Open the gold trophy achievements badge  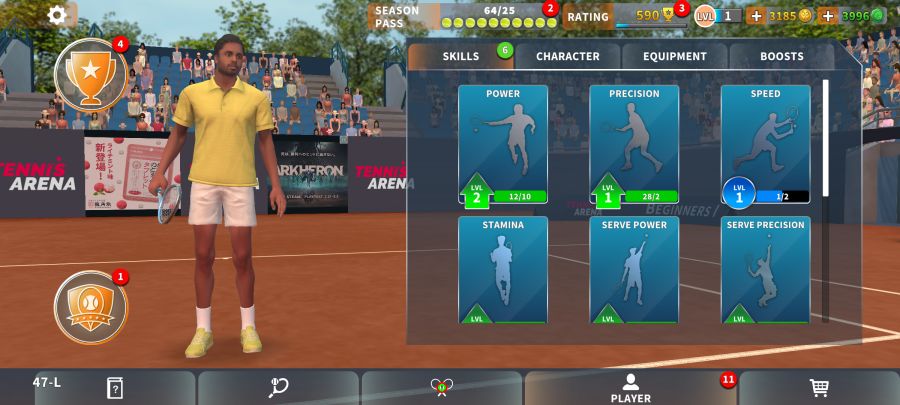[90, 74]
